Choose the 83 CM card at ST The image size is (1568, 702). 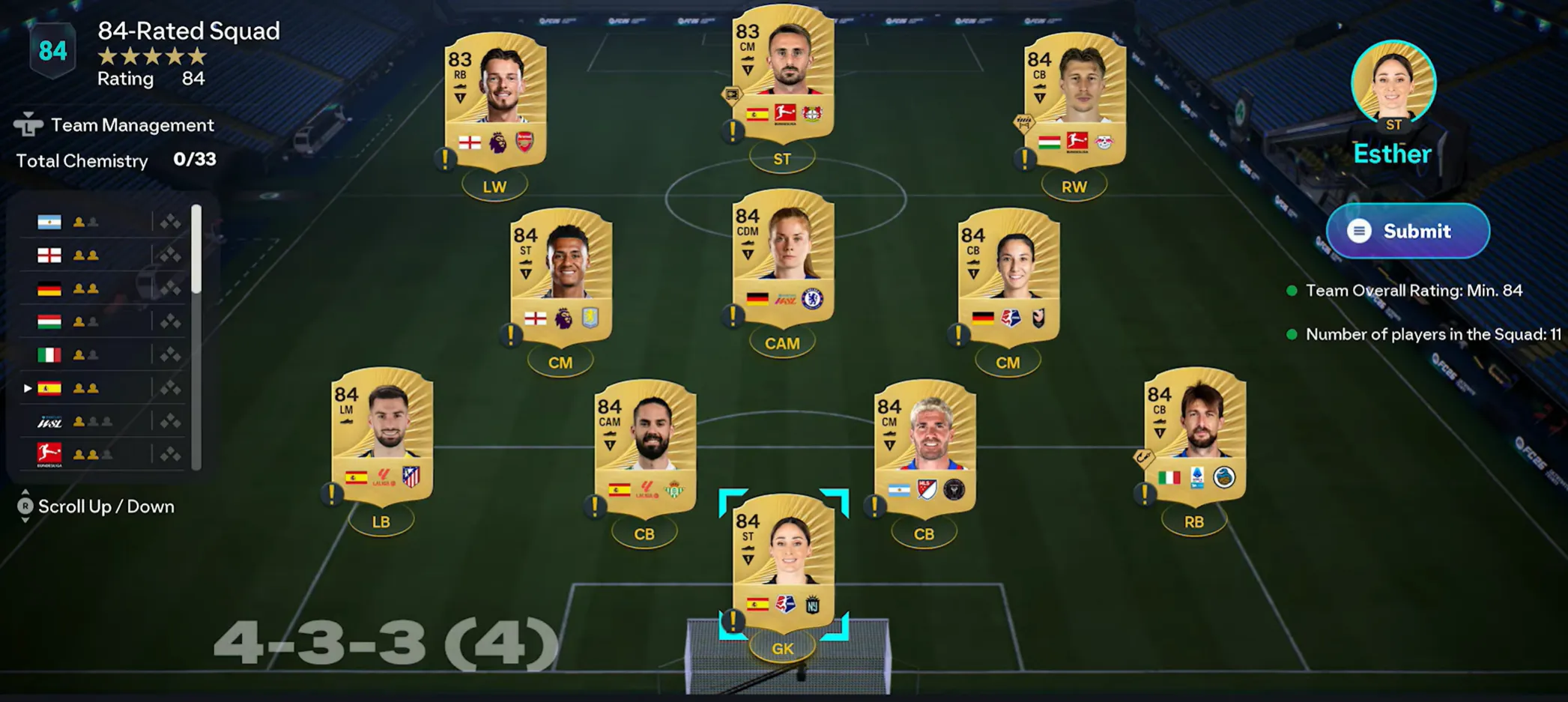pyautogui.click(x=782, y=72)
